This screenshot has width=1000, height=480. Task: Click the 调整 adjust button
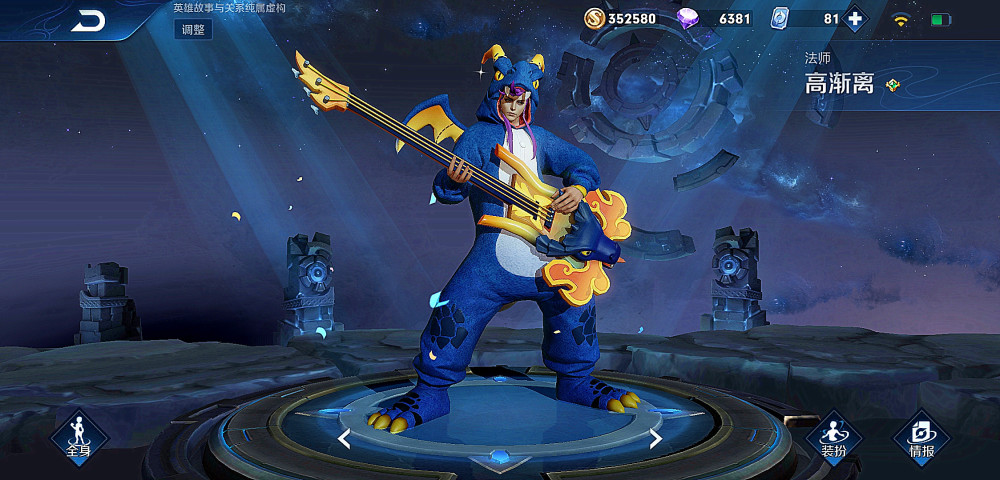pyautogui.click(x=193, y=29)
